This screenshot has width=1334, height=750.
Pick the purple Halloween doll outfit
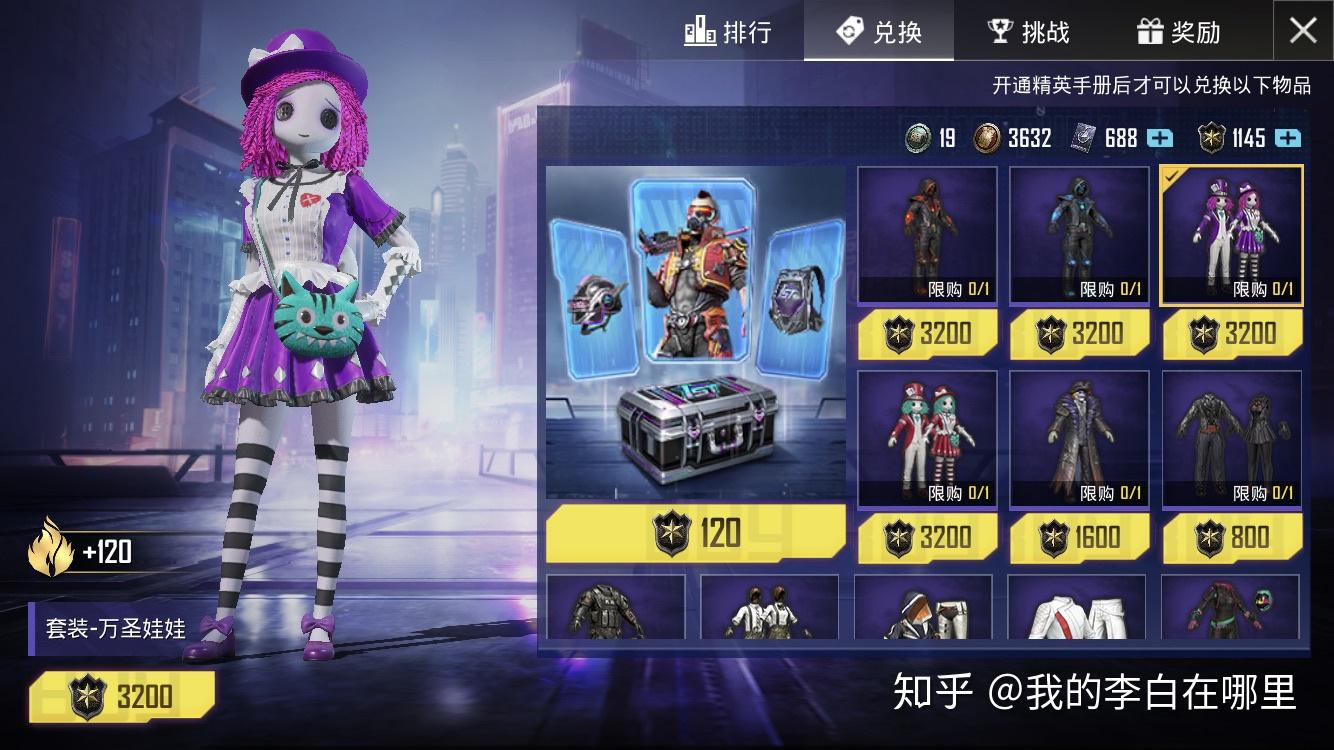pyautogui.click(x=1231, y=235)
